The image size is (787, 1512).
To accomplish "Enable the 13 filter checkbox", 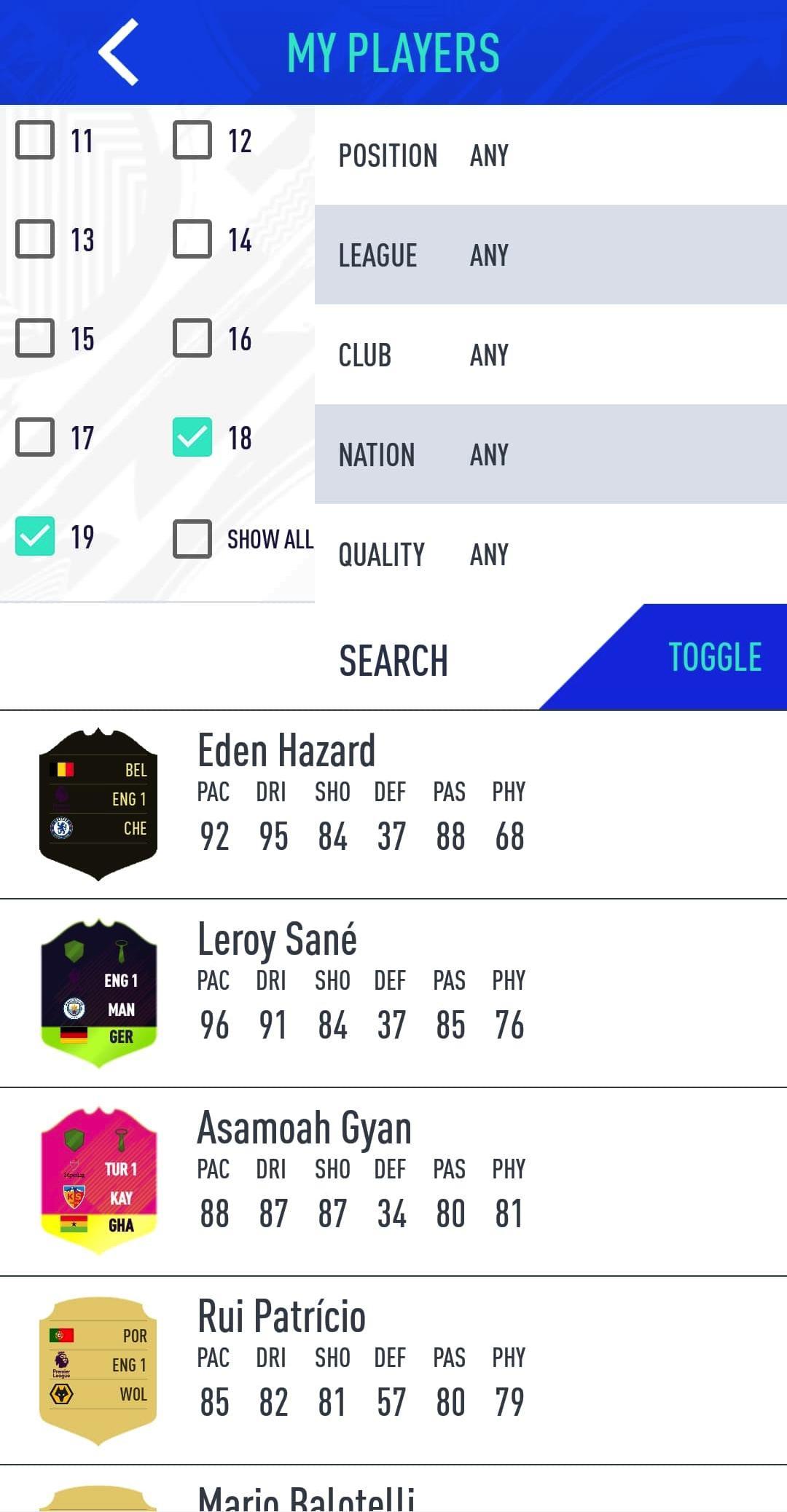I will pos(35,239).
